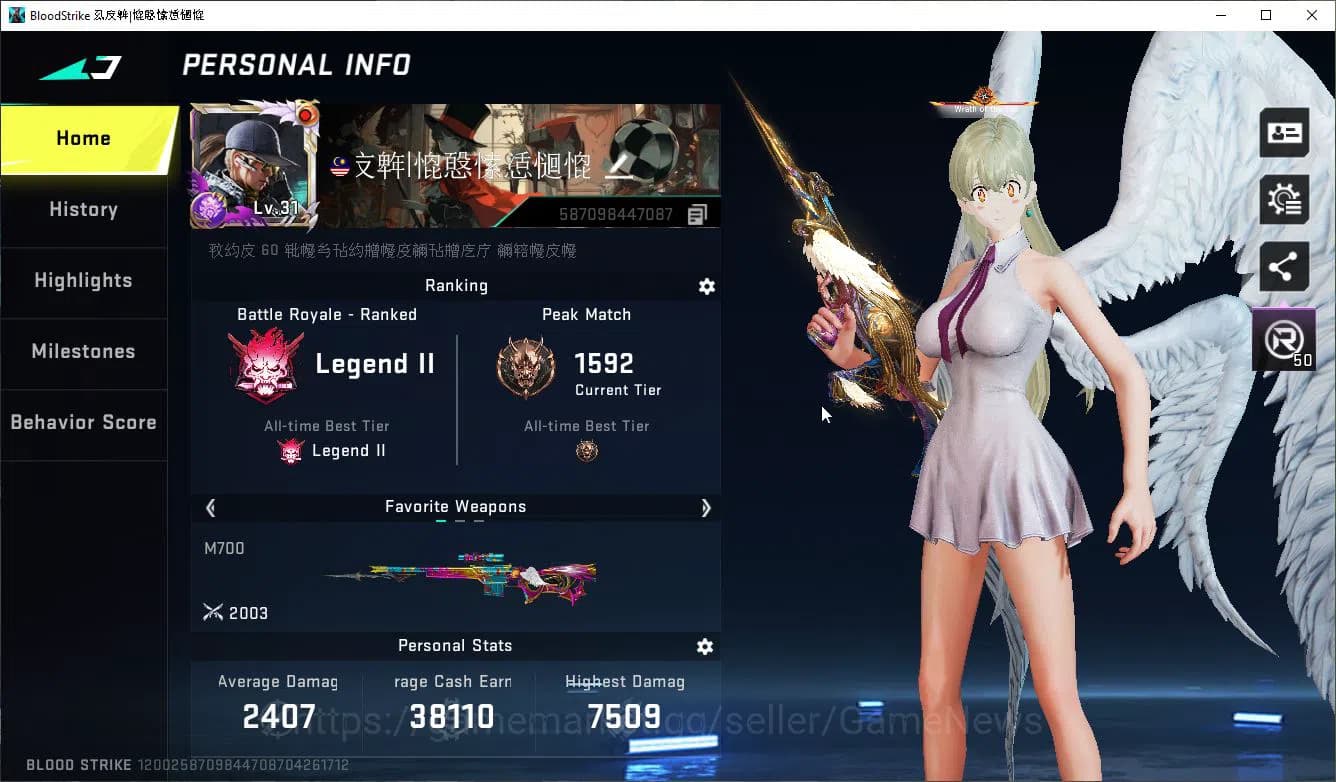This screenshot has height=782, width=1336.
Task: Select the Legend II rank badge
Action: tap(266, 364)
